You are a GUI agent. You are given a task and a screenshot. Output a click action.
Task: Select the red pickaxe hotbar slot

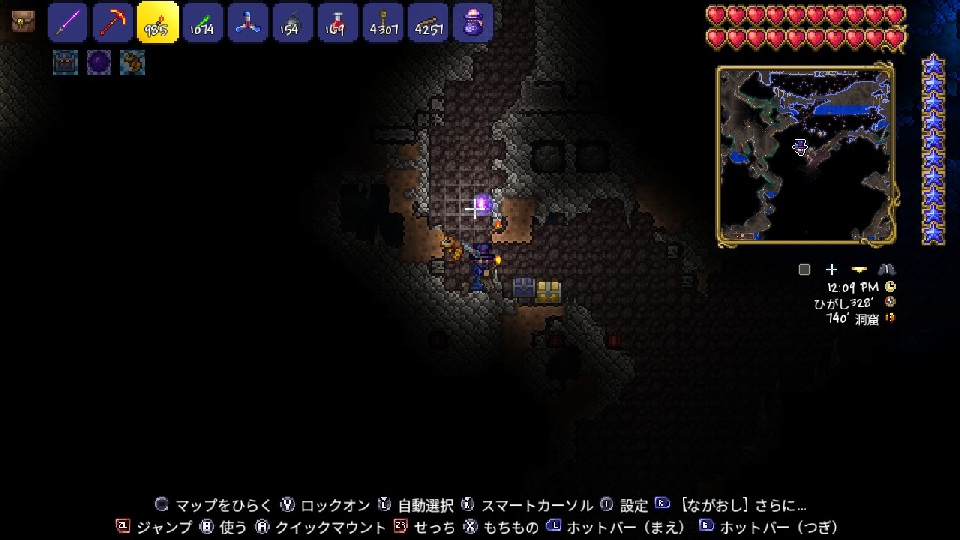coord(113,22)
